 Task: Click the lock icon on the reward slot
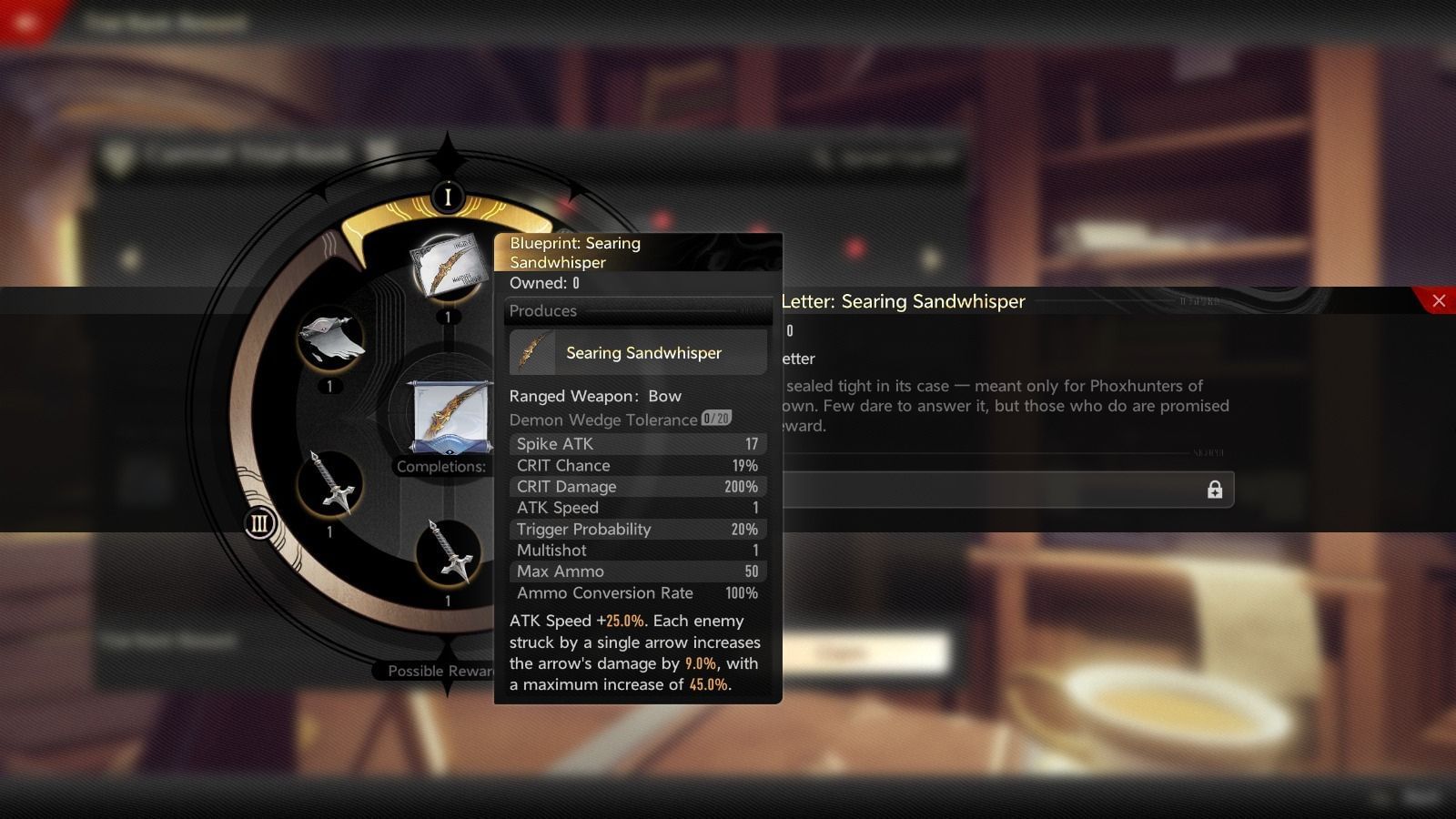pyautogui.click(x=1216, y=490)
